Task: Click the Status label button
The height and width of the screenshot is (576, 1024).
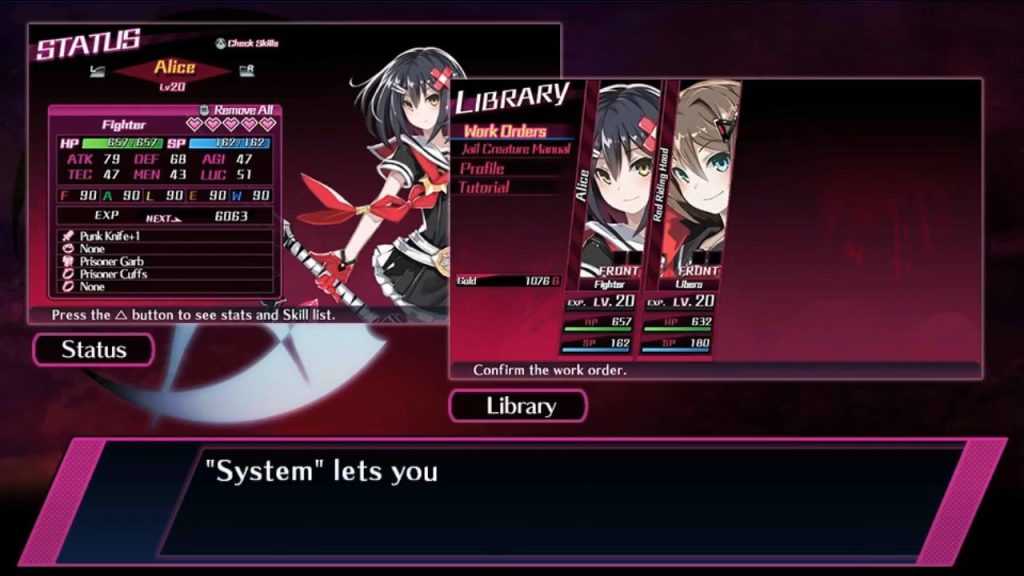Action: (94, 350)
